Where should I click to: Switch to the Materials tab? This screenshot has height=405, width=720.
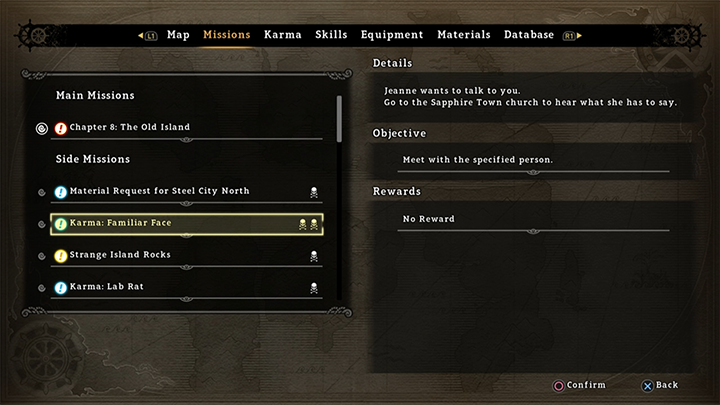[463, 35]
